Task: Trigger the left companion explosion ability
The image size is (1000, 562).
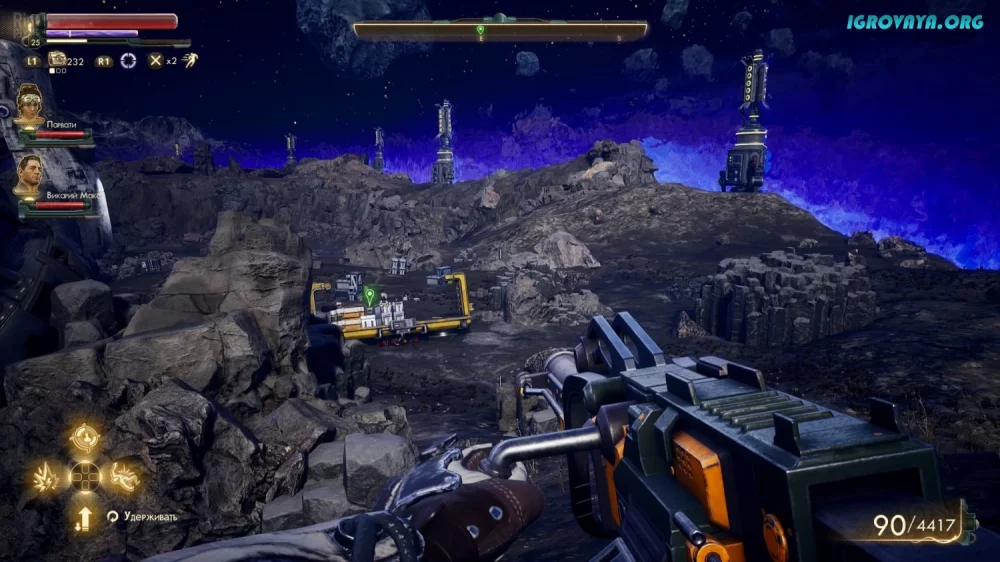Action: [x=46, y=477]
